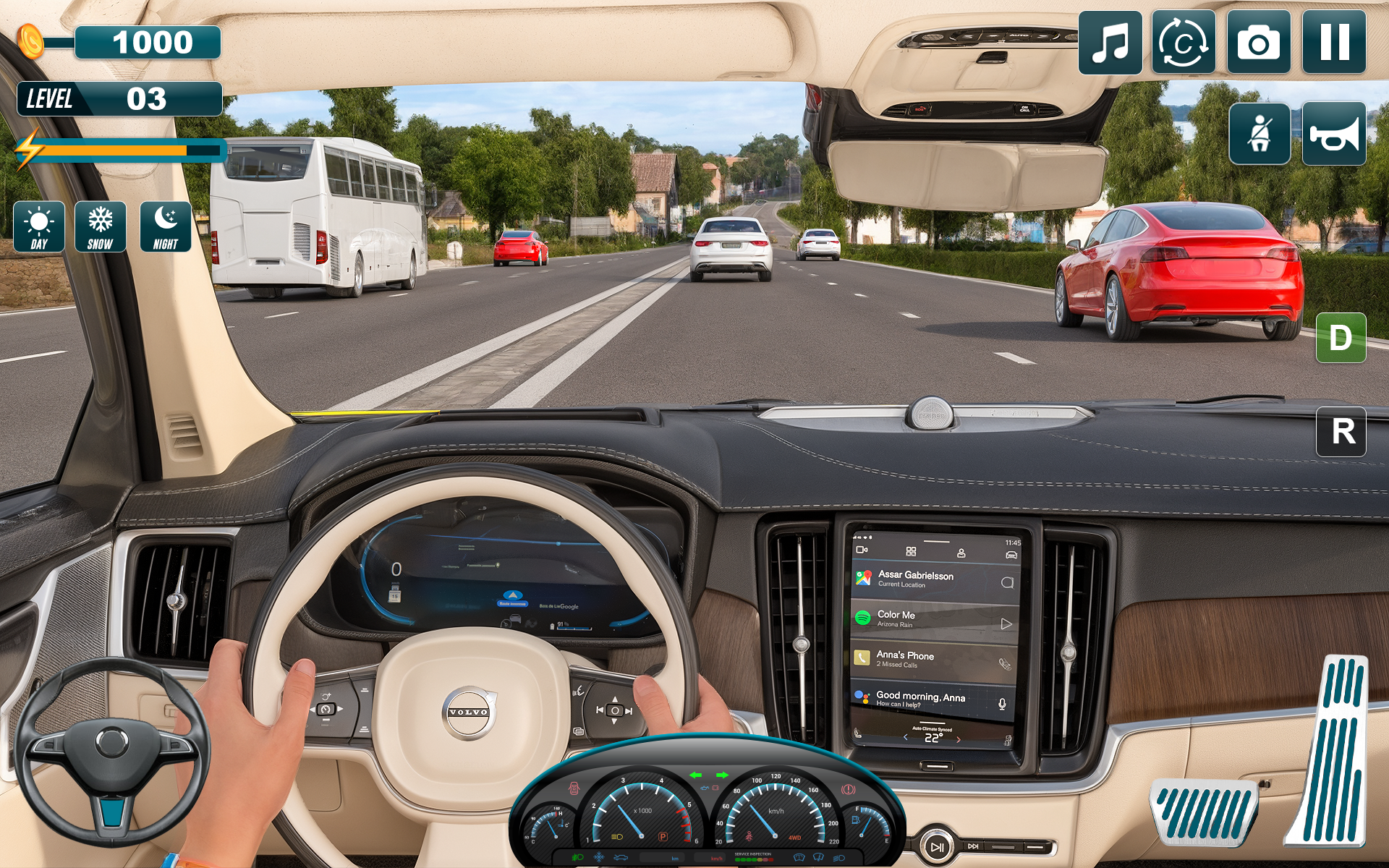This screenshot has height=868, width=1389.
Task: Tap the microphone icon on Good morning Anna
Action: pyautogui.click(x=1002, y=704)
